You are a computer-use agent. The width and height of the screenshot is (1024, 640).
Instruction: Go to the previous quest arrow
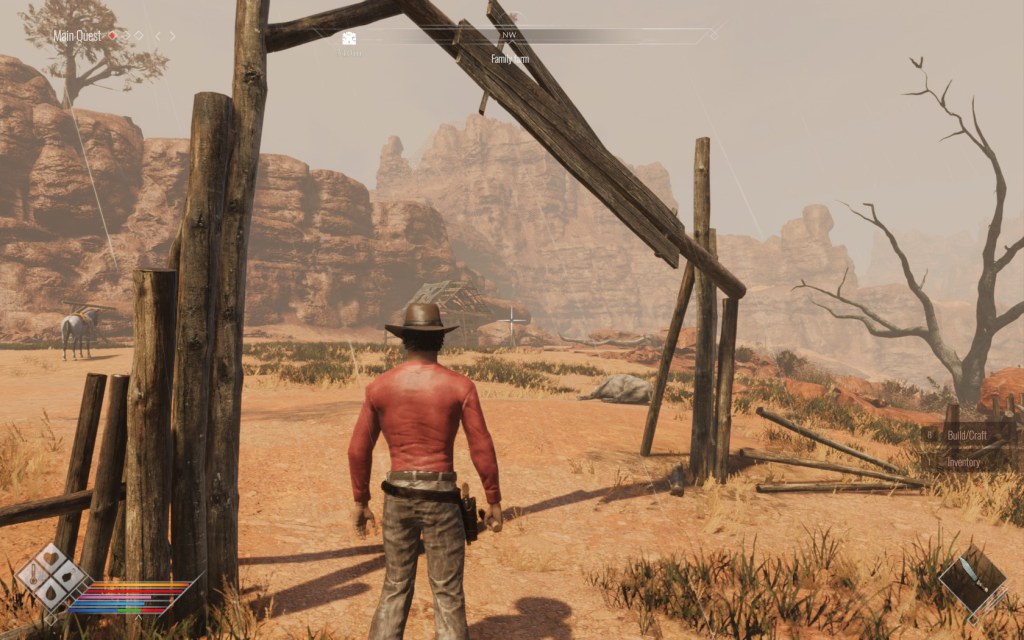[157, 36]
